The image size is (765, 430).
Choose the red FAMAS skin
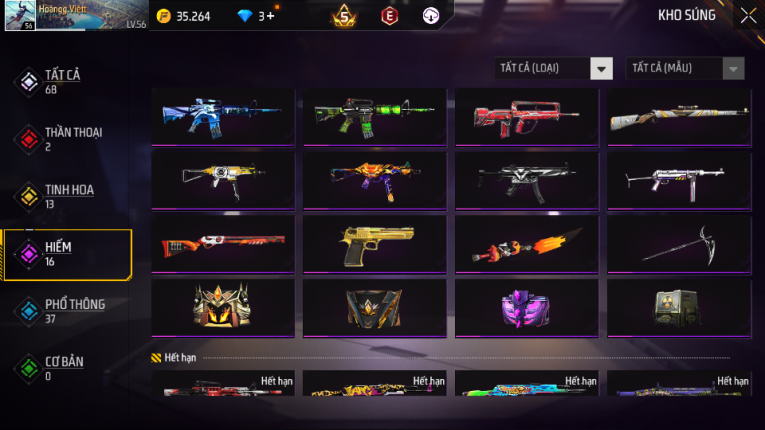coord(527,118)
